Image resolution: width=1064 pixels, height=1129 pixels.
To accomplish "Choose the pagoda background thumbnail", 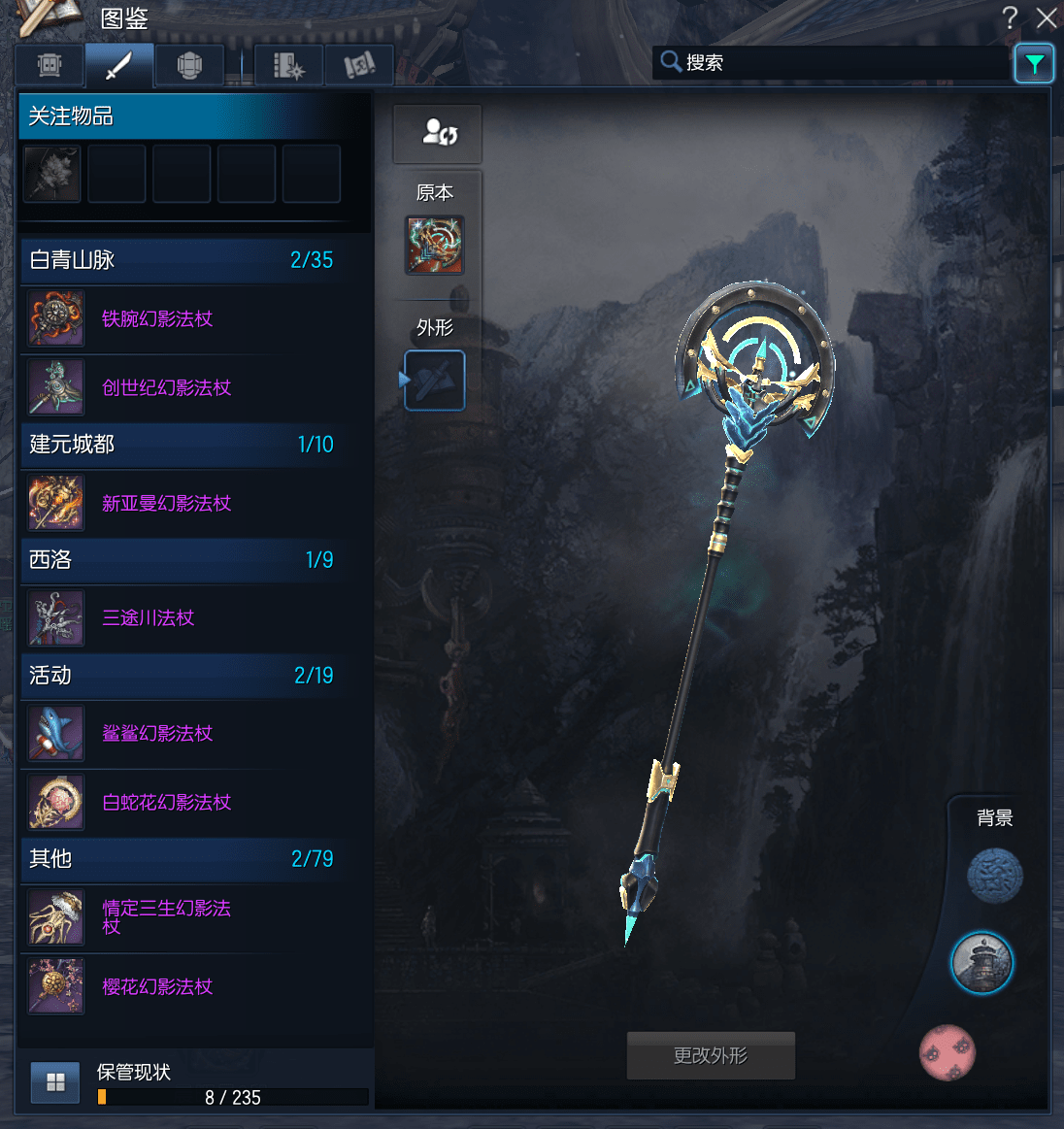I will pos(981,963).
